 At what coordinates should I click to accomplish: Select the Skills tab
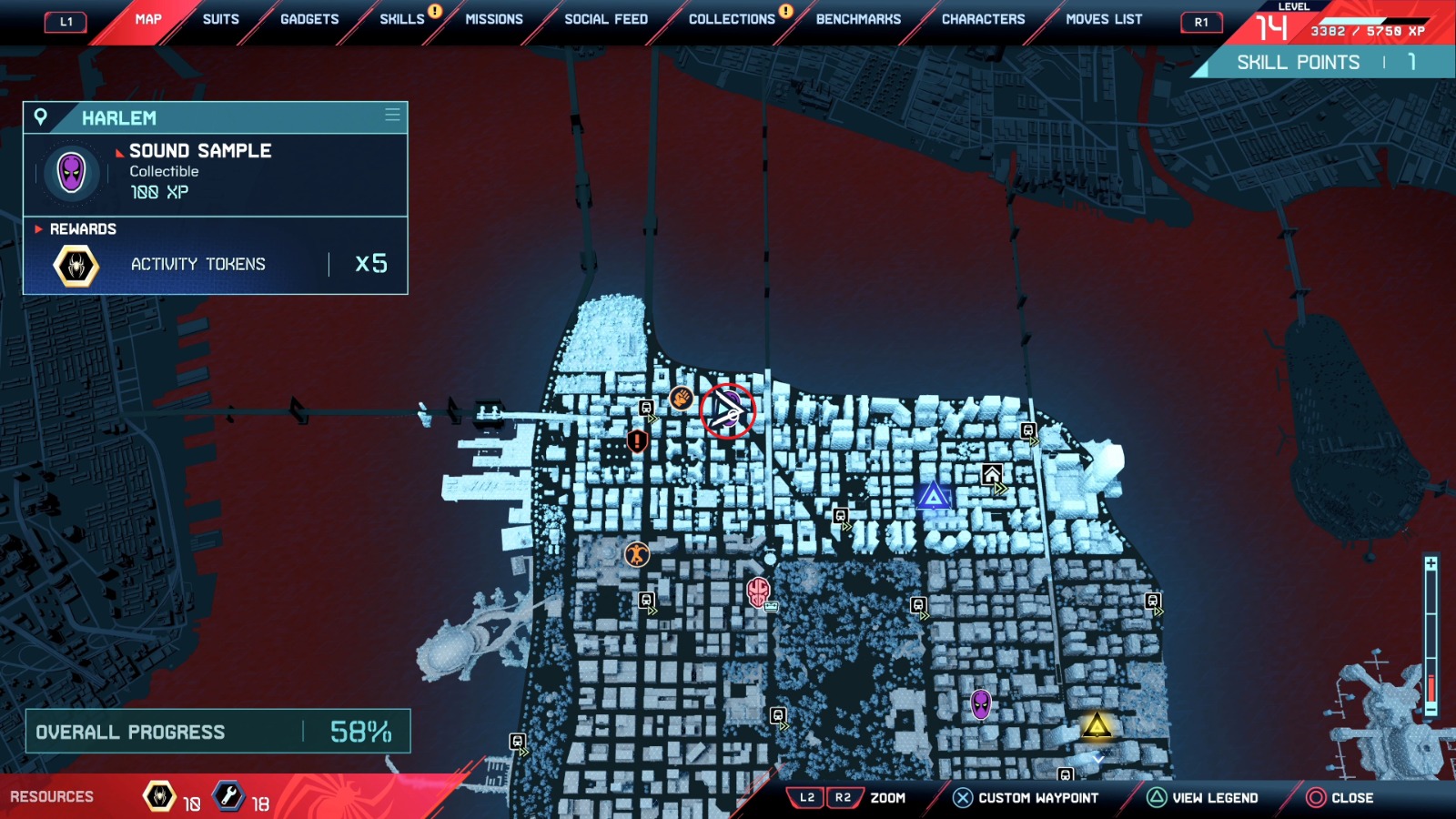pyautogui.click(x=402, y=19)
